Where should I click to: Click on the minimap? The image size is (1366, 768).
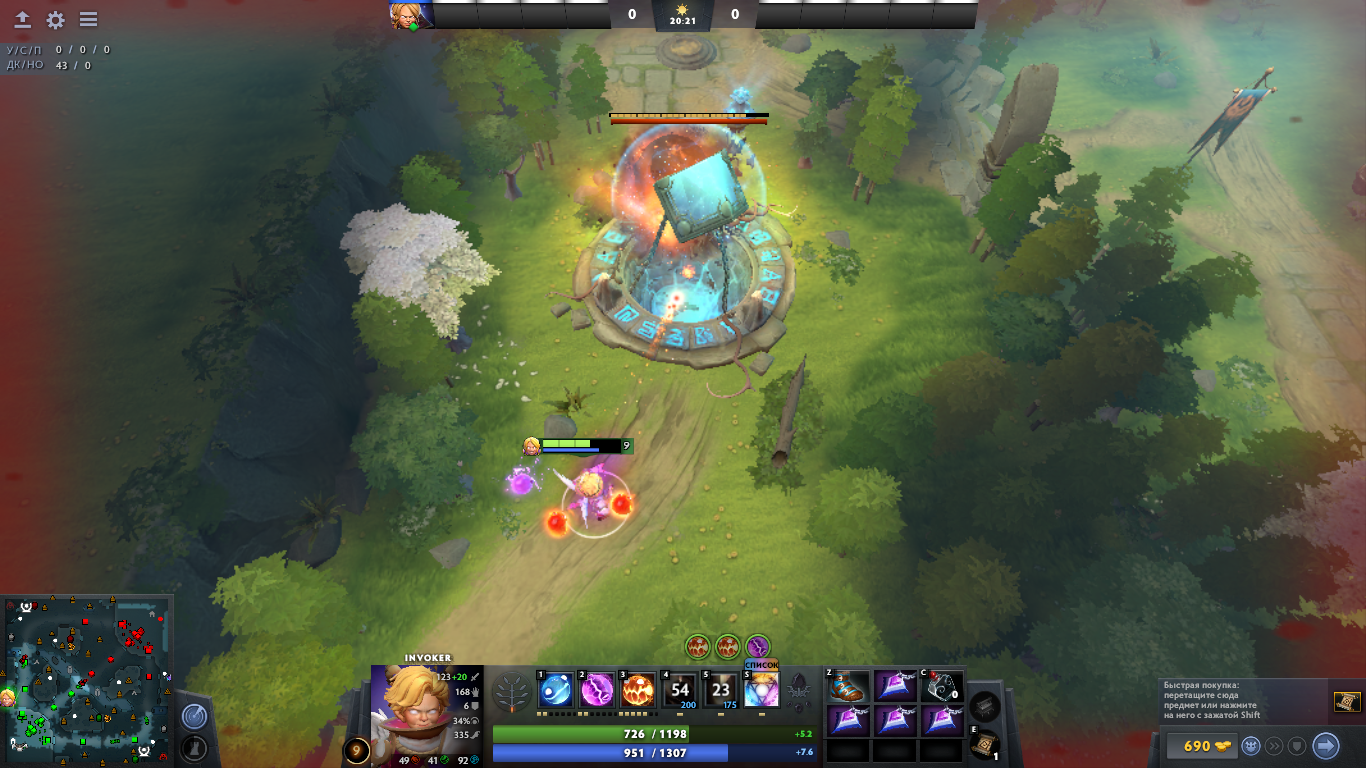pos(86,680)
